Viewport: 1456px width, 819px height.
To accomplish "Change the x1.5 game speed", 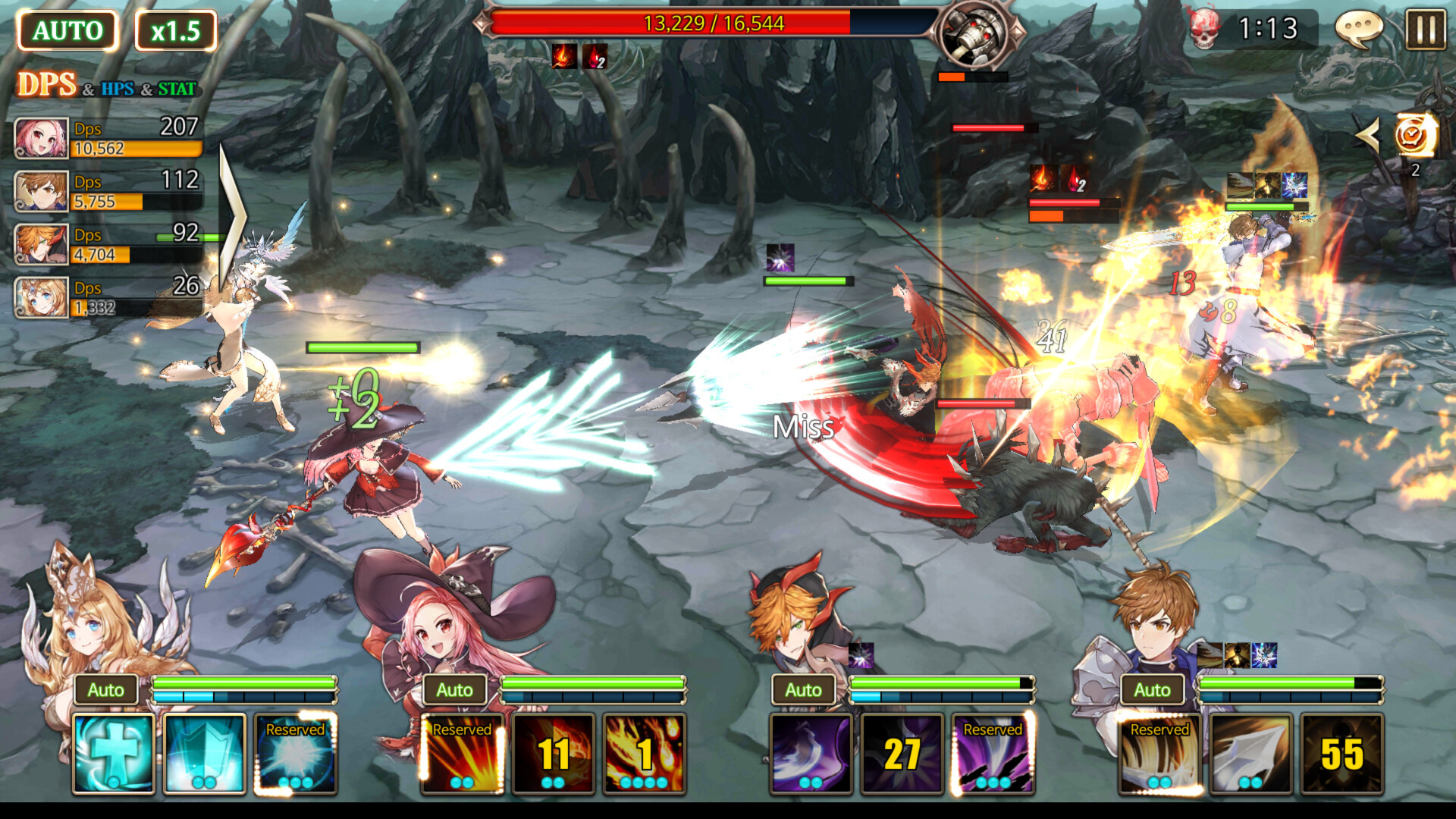I will coord(176,31).
